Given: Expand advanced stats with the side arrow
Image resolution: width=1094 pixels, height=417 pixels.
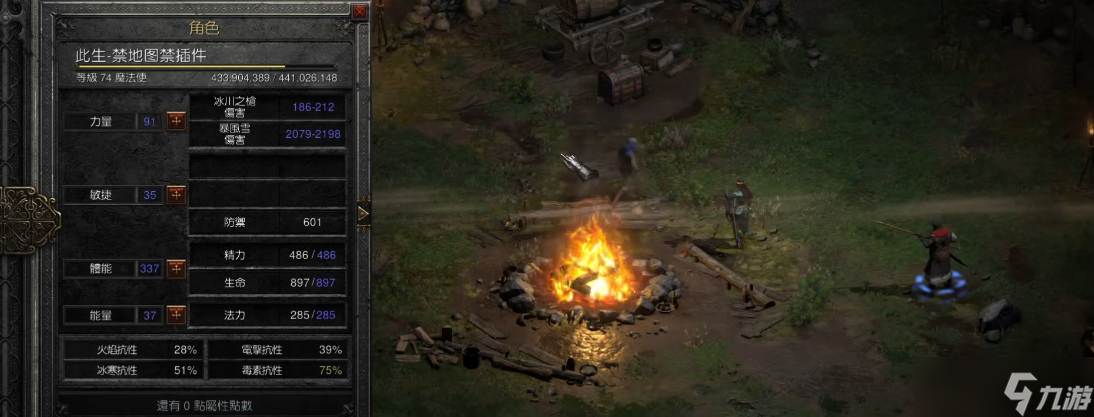Looking at the screenshot, I should coord(362,212).
